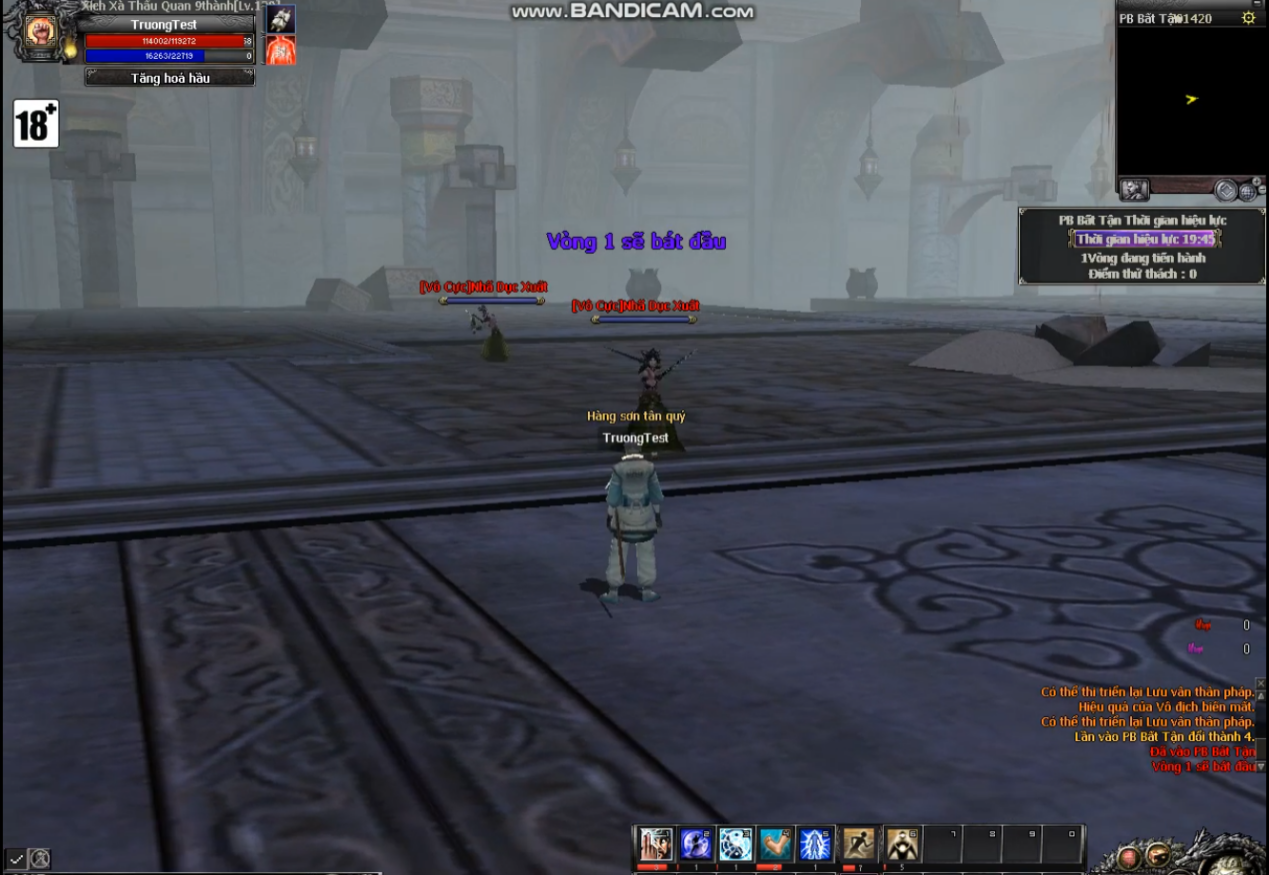1269x875 pixels.
Task: Select the white robe buff icon
Action: click(x=281, y=19)
